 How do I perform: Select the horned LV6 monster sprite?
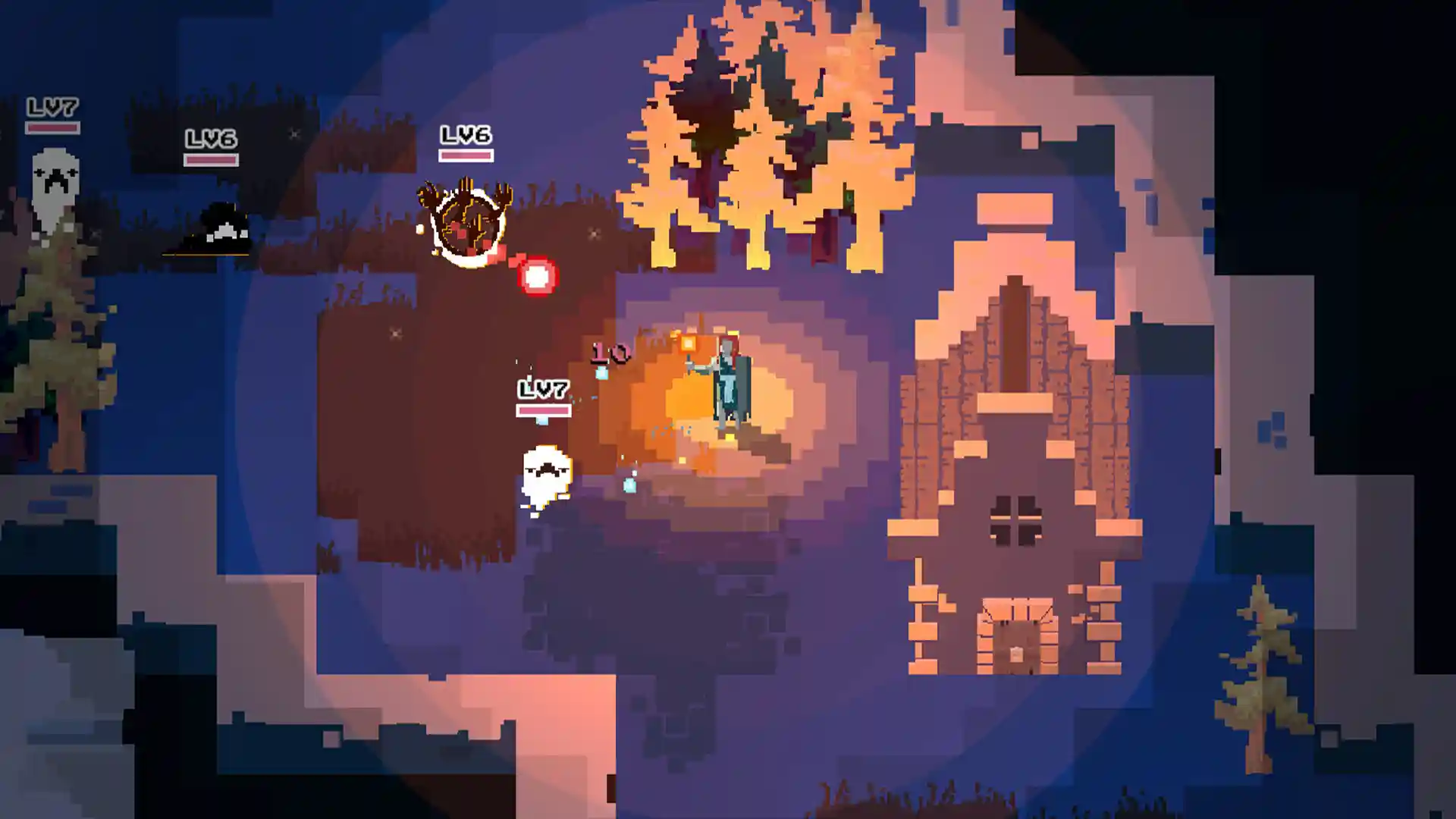tap(466, 220)
